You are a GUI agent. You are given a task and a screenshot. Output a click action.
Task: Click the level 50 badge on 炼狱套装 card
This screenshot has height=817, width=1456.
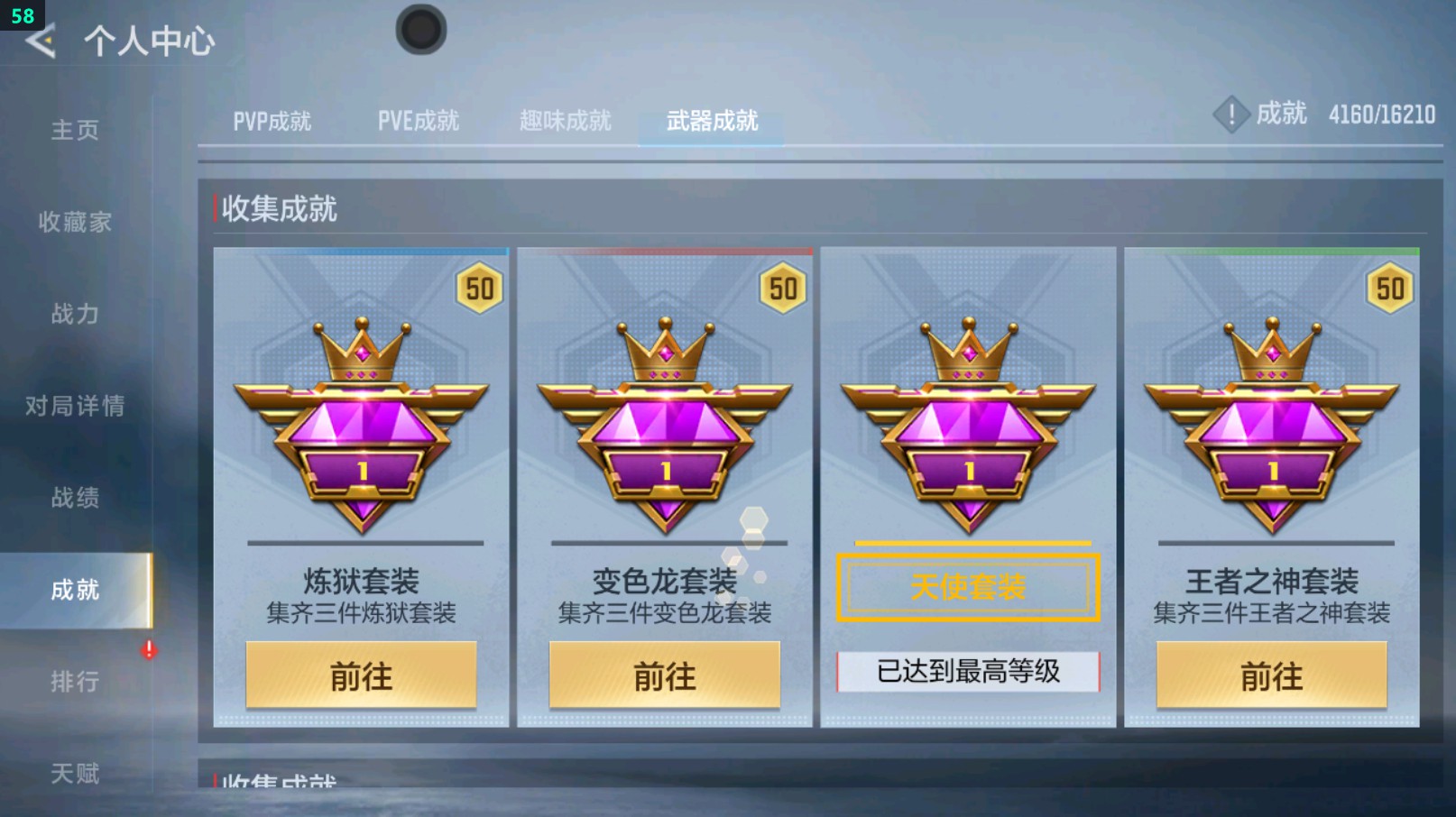(481, 288)
